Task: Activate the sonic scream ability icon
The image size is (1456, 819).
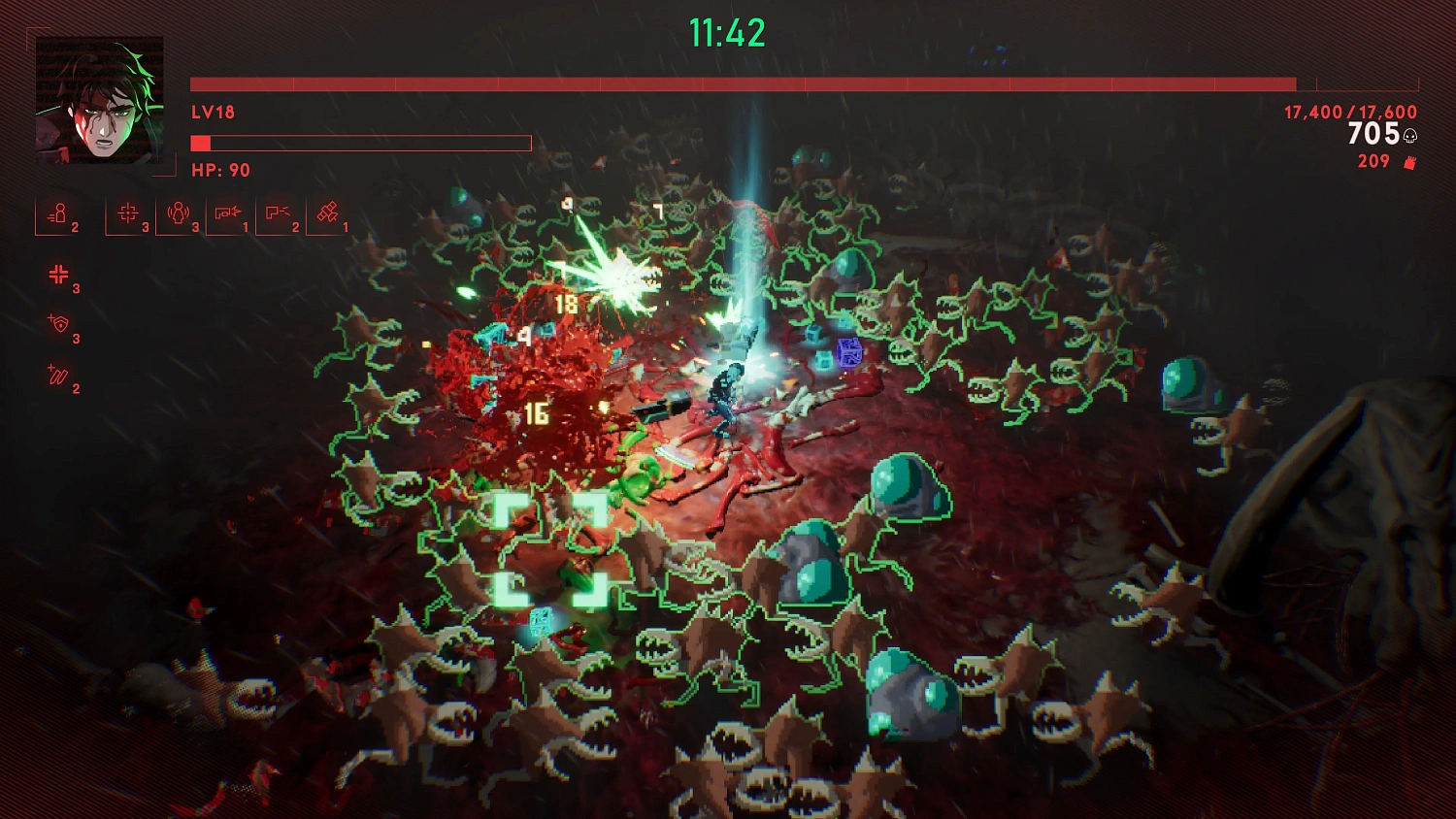Action: pyautogui.click(x=179, y=212)
